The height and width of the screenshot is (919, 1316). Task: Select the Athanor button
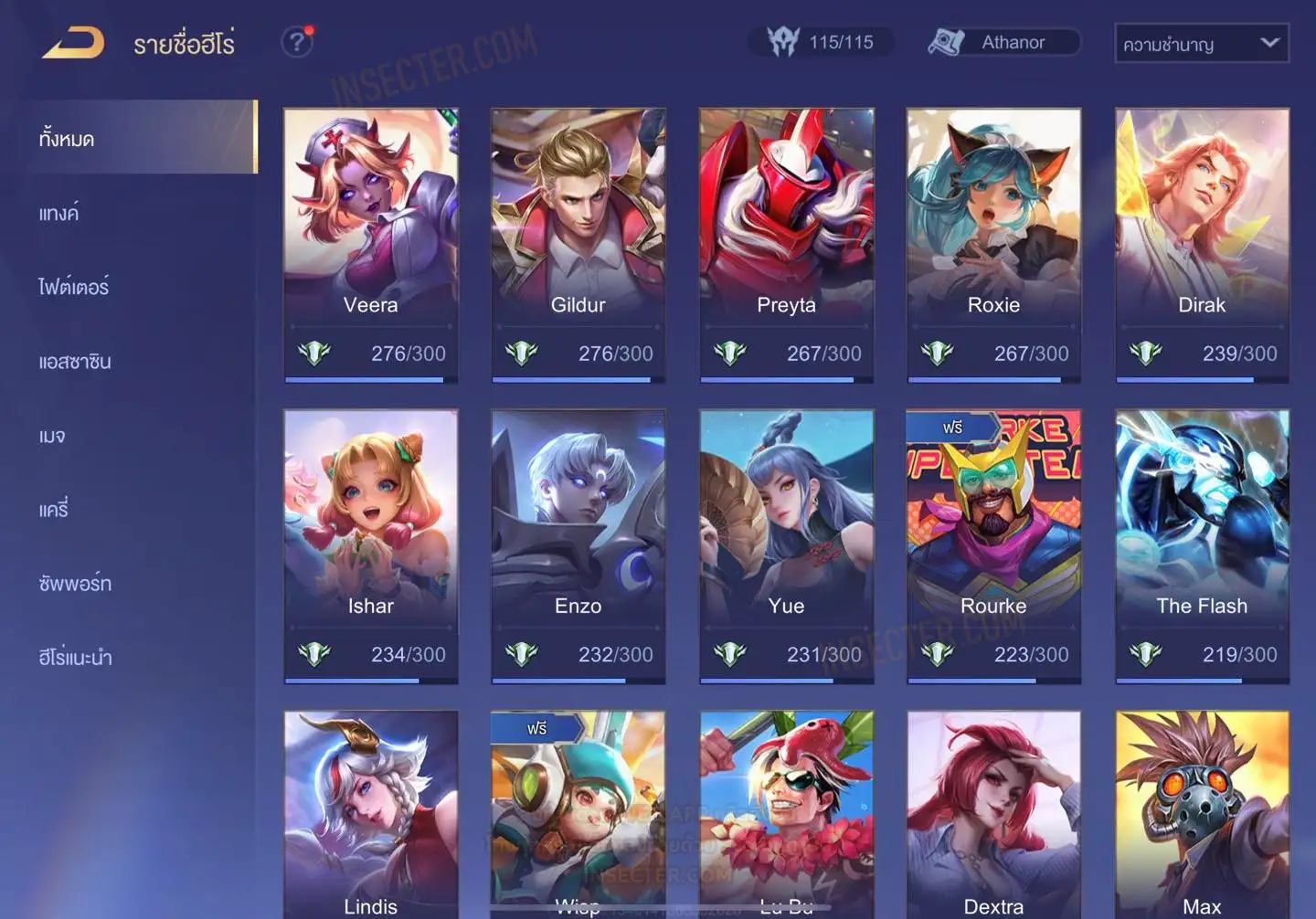click(1003, 42)
